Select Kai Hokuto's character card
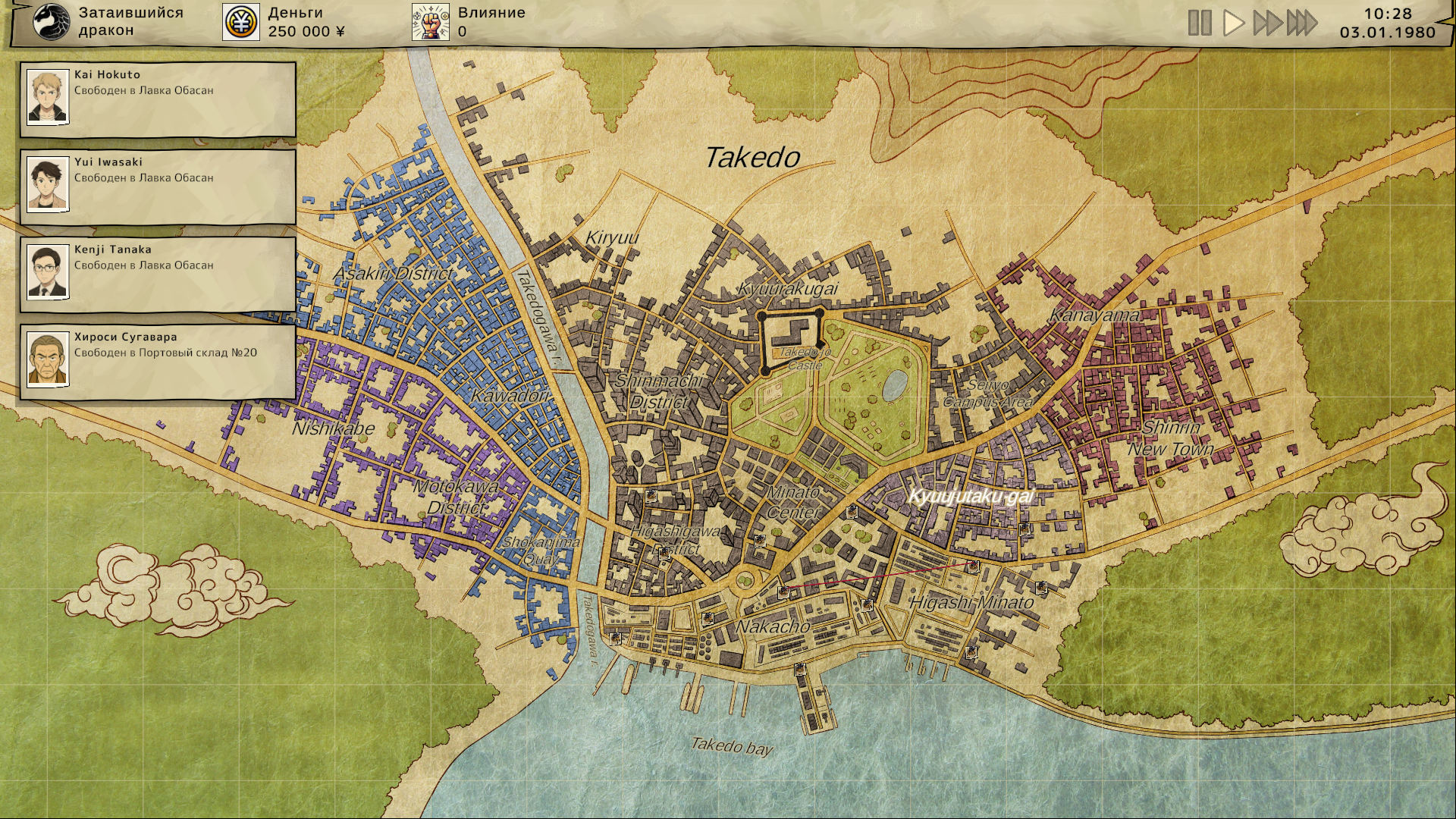Image resolution: width=1456 pixels, height=819 pixels. pos(158,99)
